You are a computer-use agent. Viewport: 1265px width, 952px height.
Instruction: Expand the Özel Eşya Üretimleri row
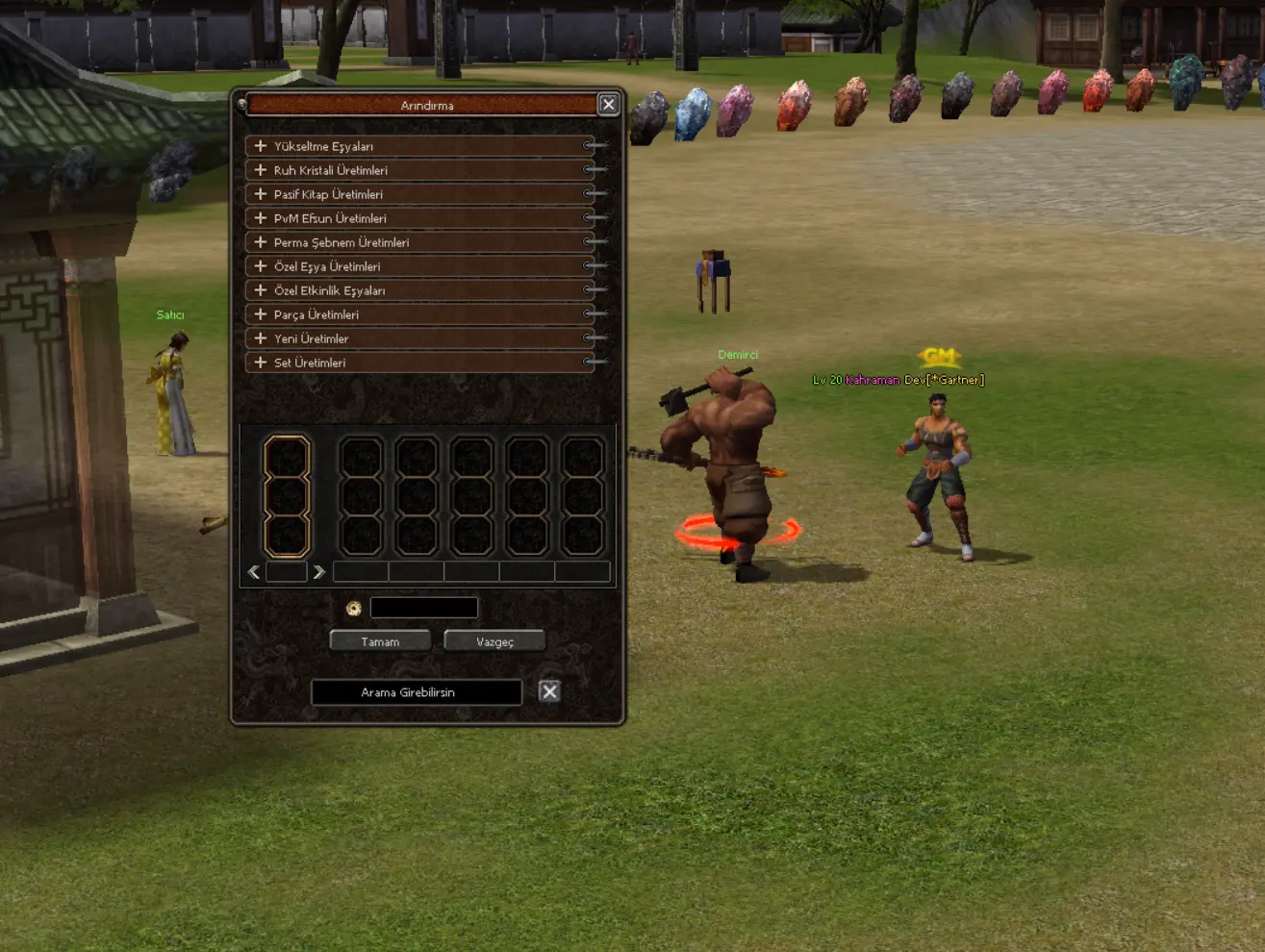tap(261, 266)
